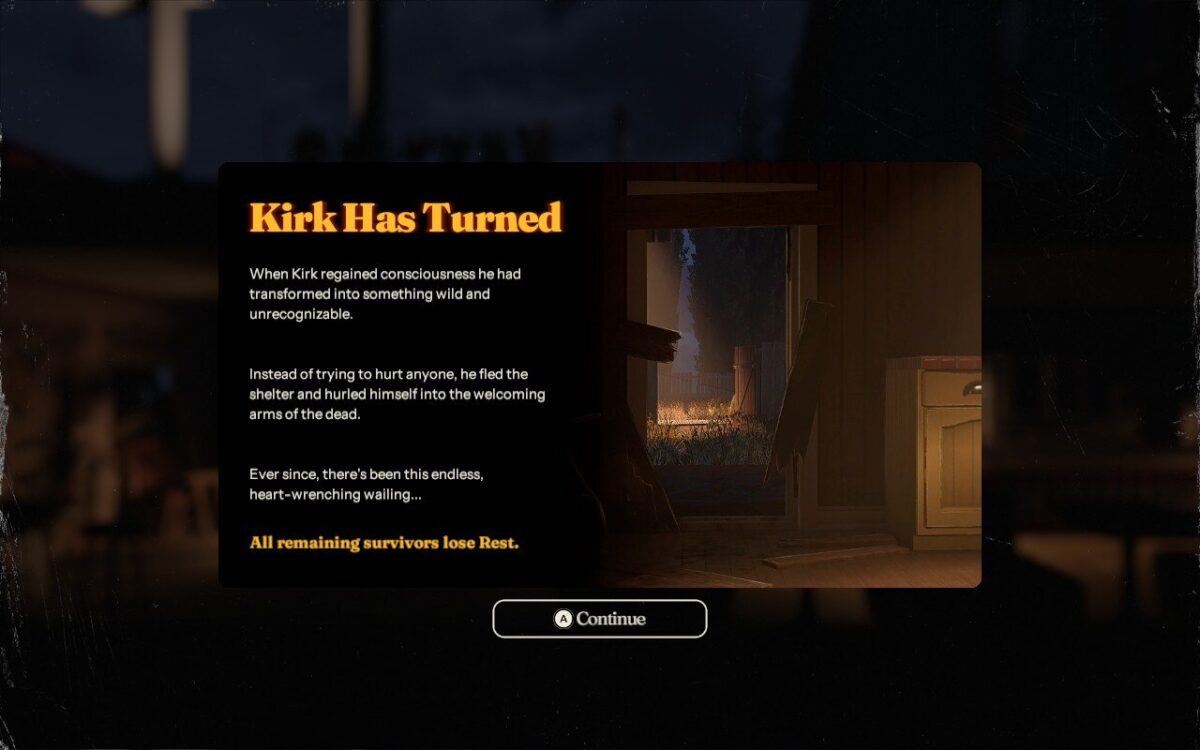Continue past the Kirk Has Turned message
Screen dimensions: 1200x750
(x=600, y=619)
